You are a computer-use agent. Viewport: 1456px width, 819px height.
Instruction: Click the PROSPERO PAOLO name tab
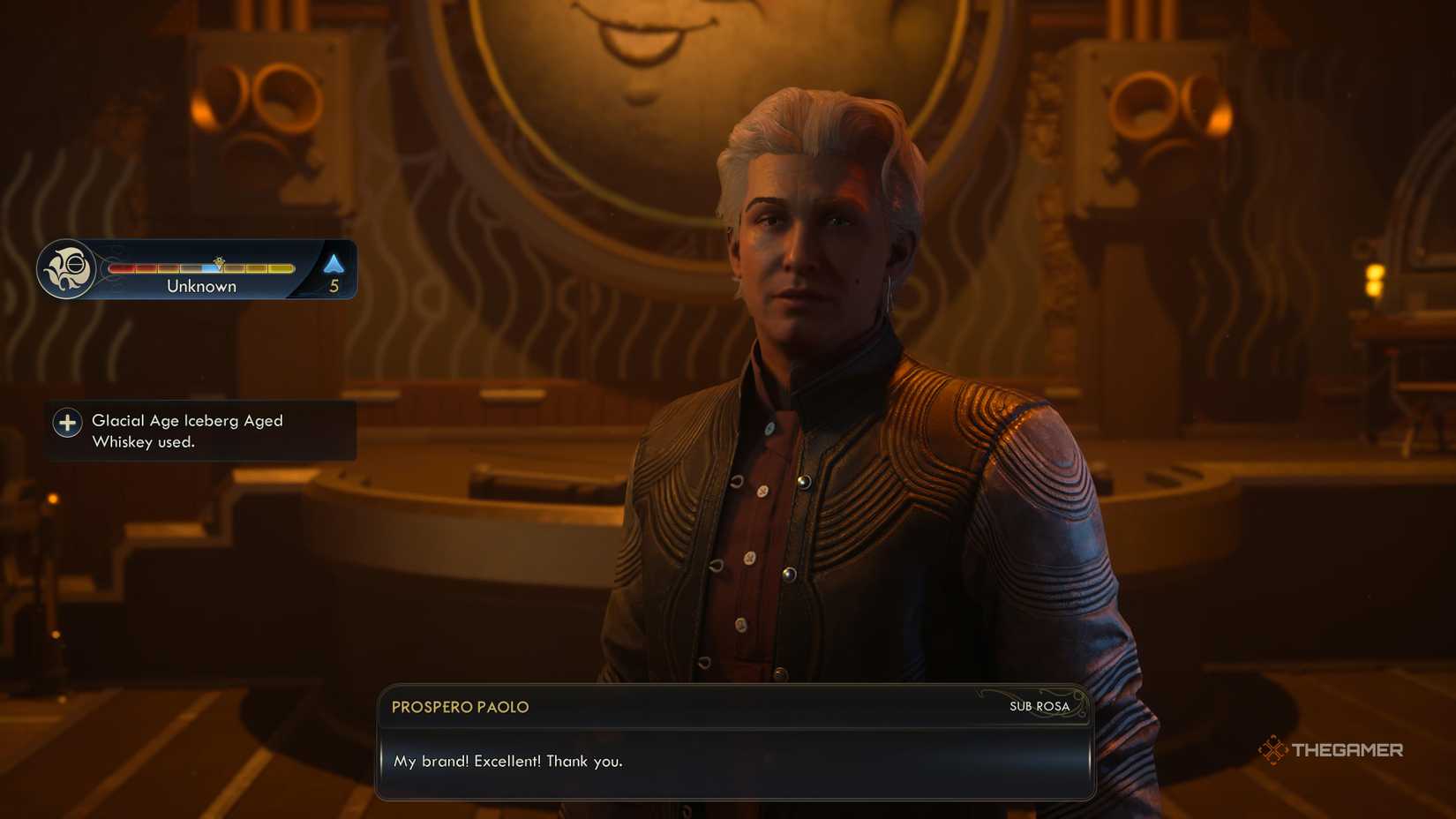pos(460,706)
